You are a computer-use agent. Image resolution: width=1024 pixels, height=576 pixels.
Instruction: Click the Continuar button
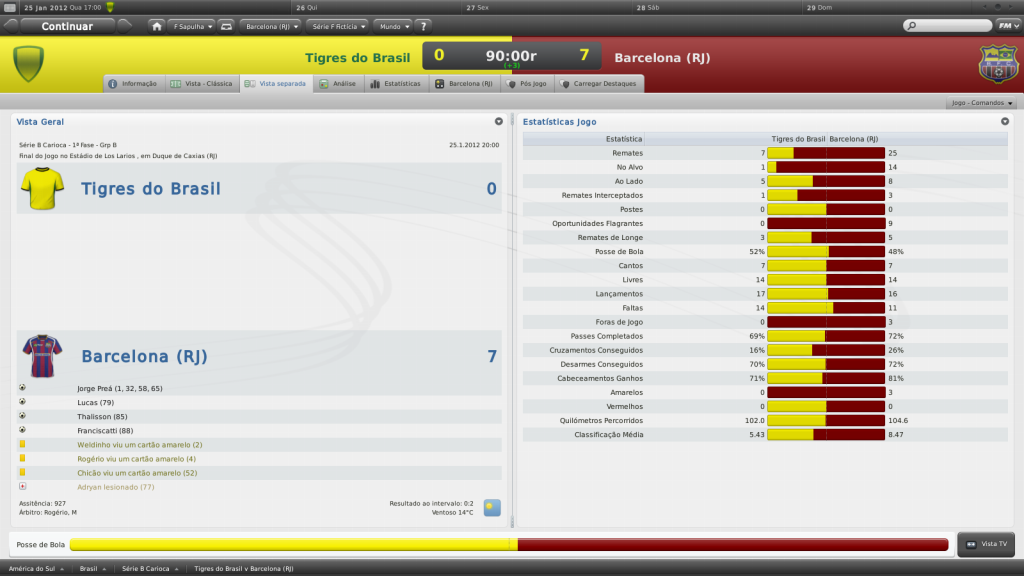click(67, 26)
